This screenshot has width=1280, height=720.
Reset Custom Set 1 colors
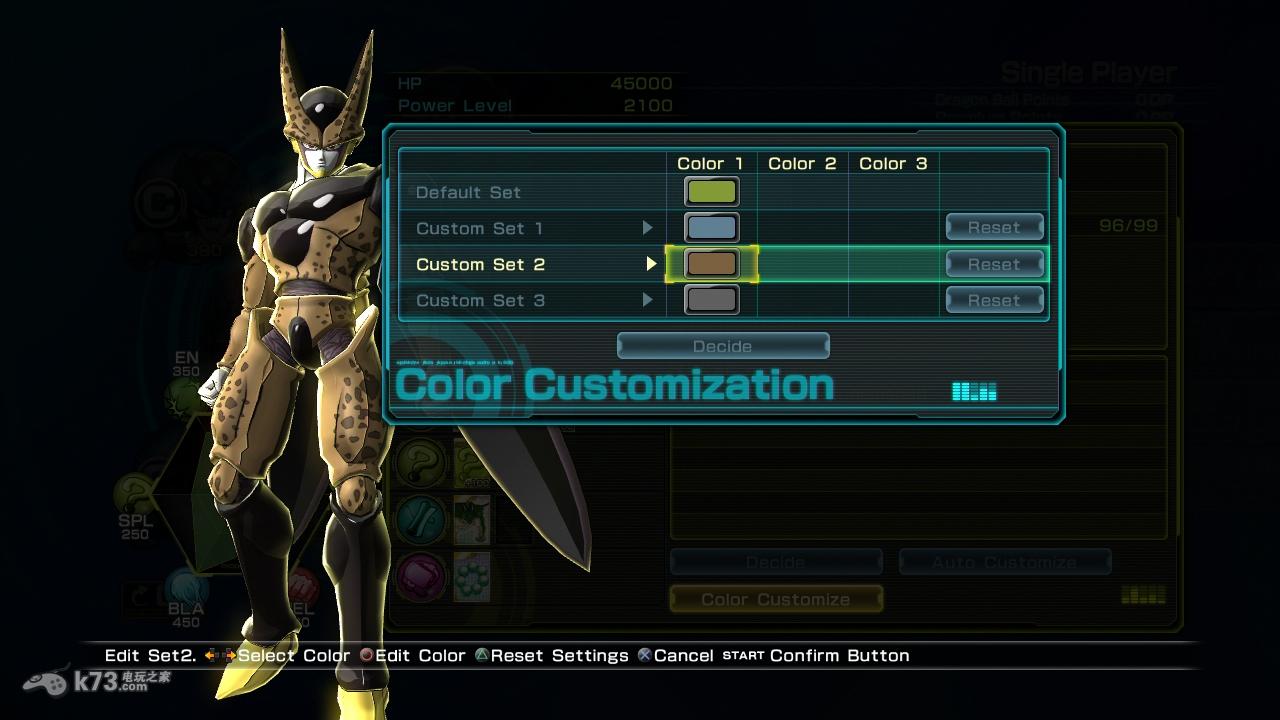point(994,228)
